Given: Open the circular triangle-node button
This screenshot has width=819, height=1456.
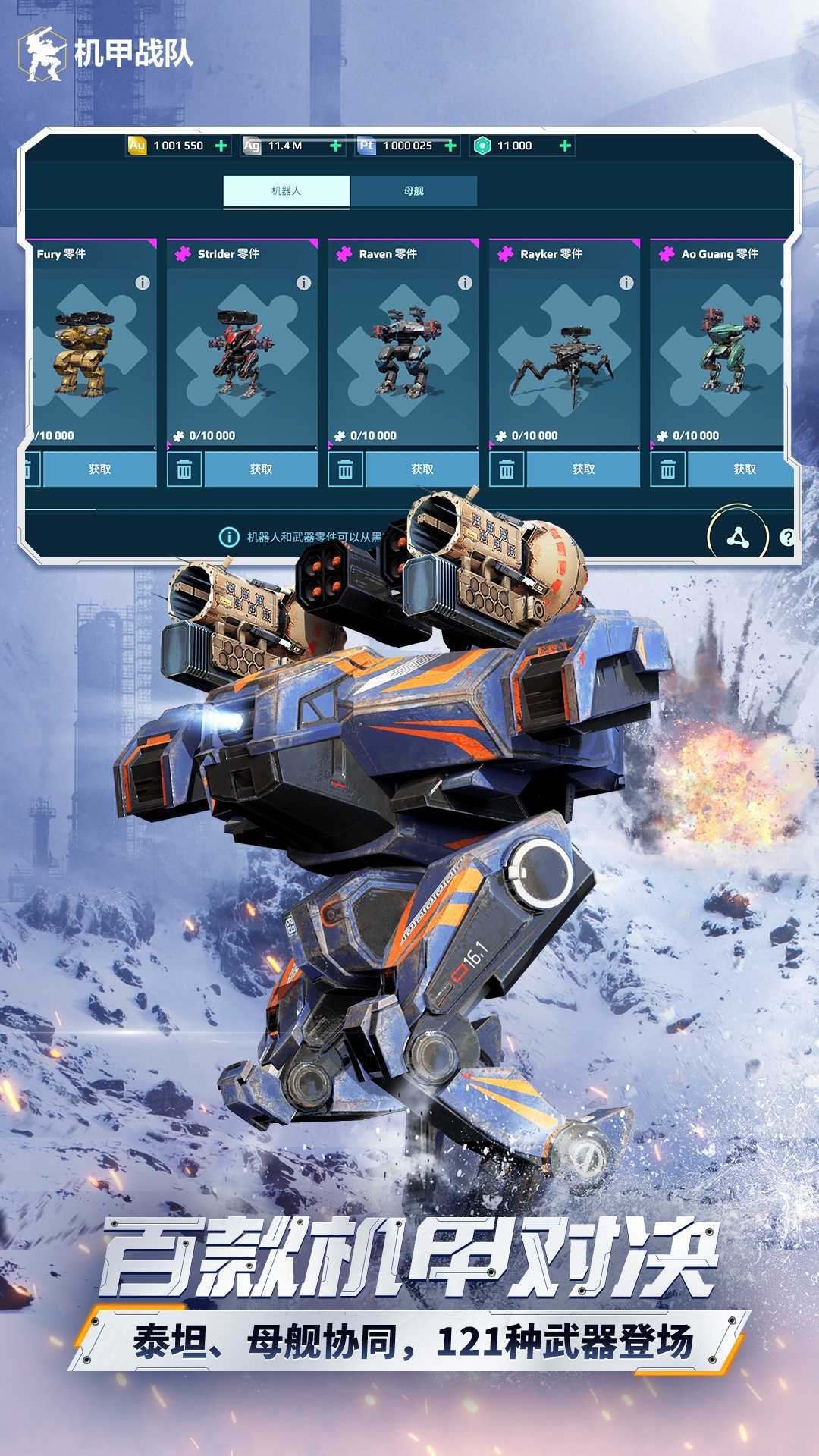Looking at the screenshot, I should [x=738, y=538].
